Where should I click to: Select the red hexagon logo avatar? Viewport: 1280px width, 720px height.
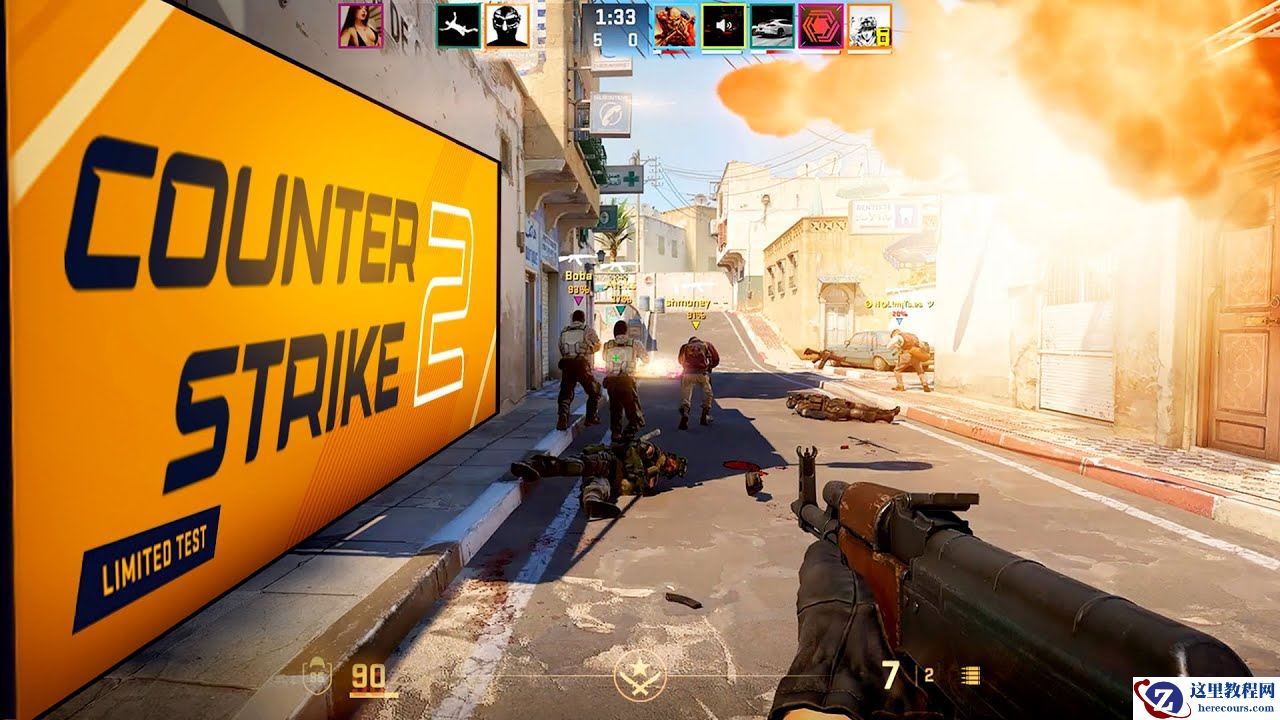pos(821,25)
